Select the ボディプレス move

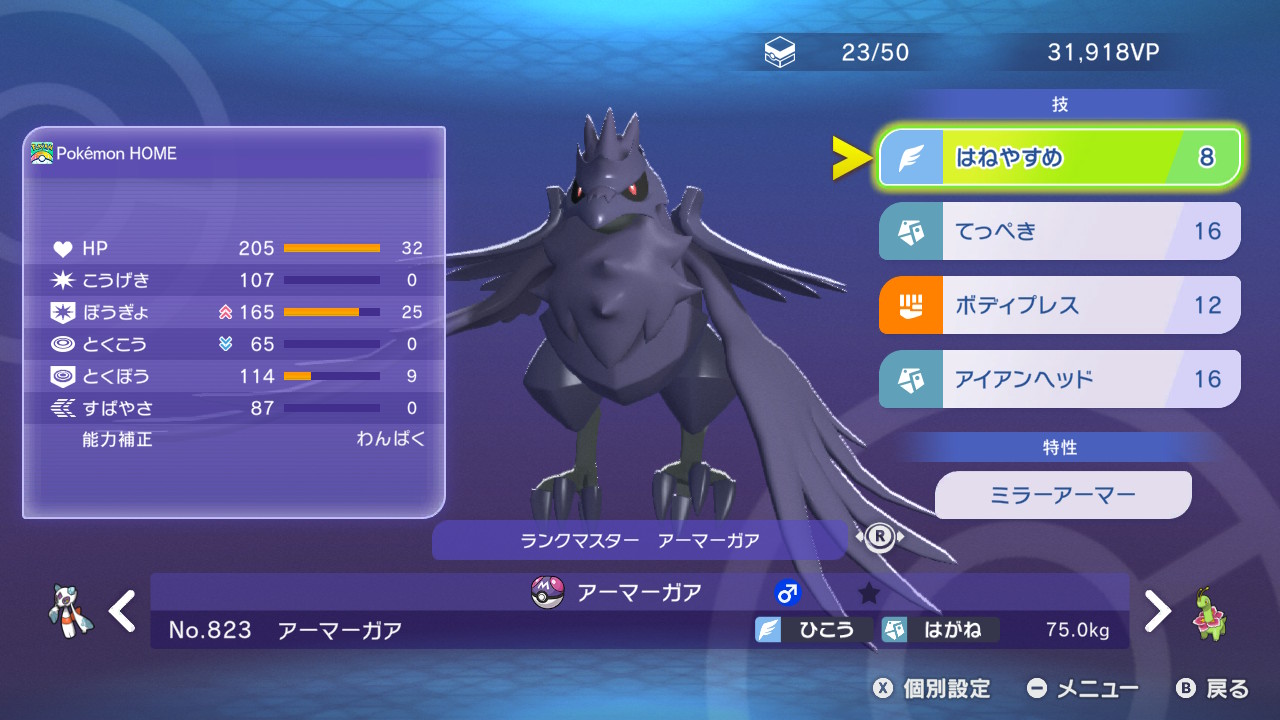pos(1059,305)
